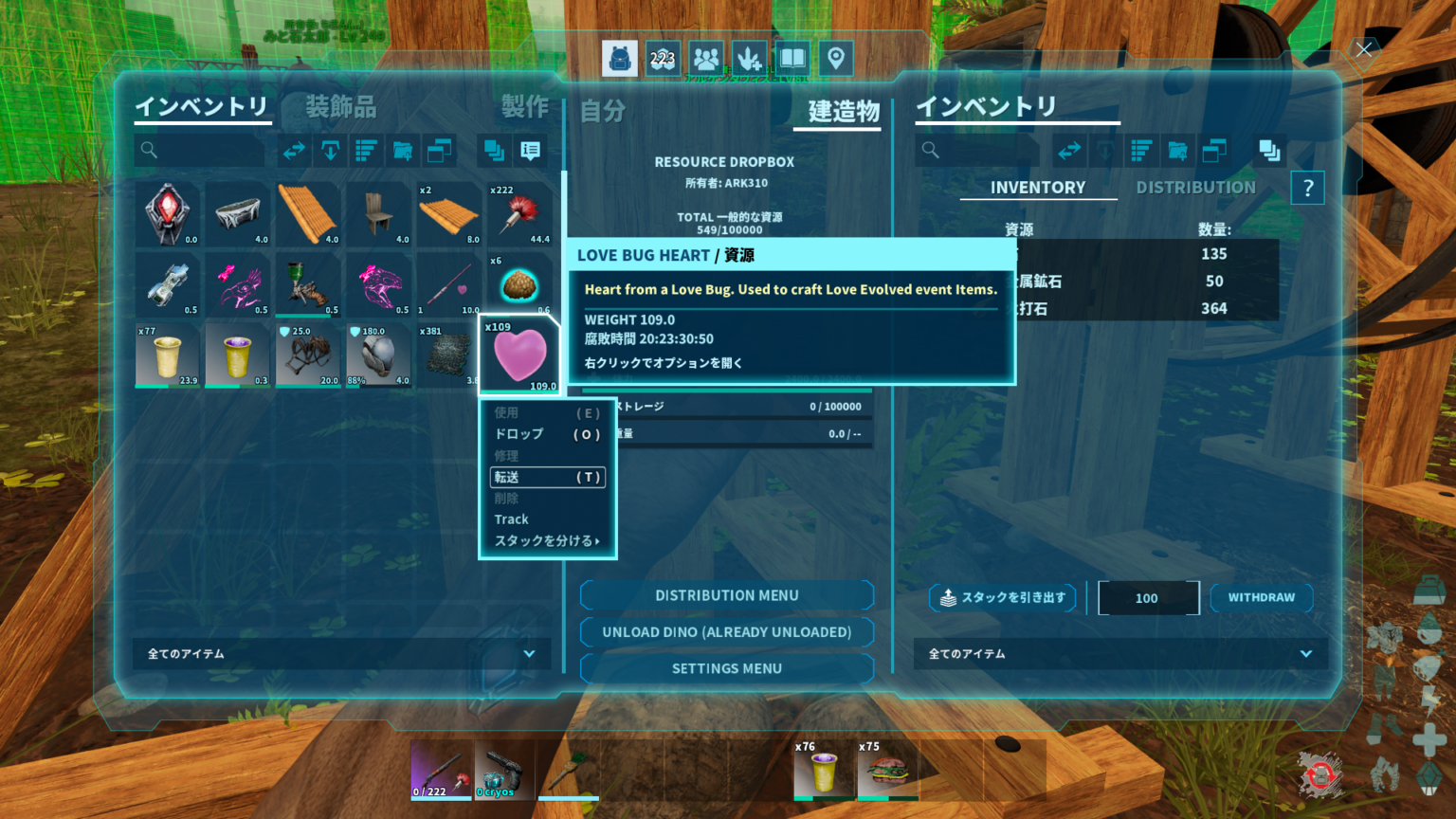
Task: Click the スタックを引き出す button
Action: [x=1003, y=597]
